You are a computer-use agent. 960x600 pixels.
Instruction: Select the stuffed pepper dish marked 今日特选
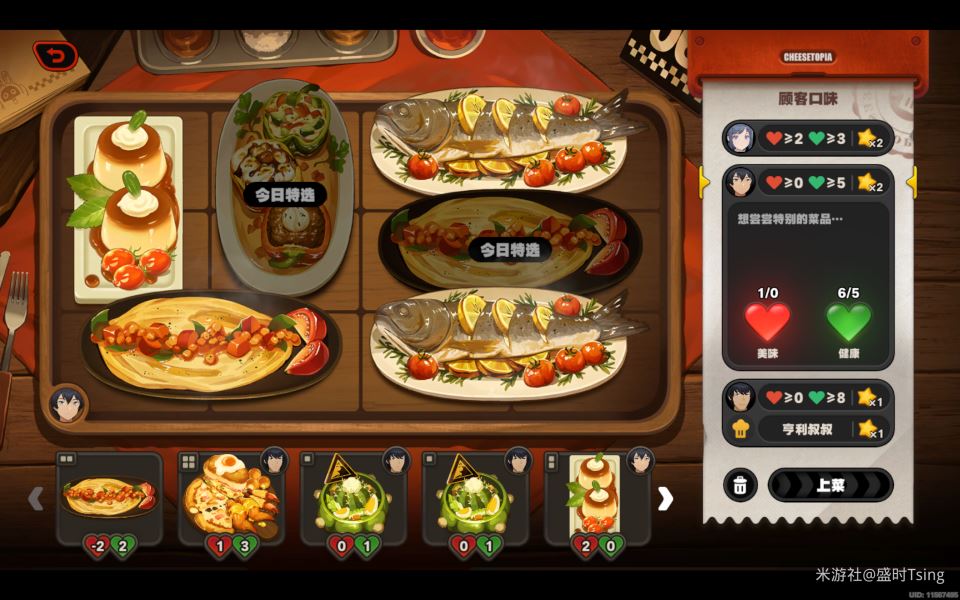pyautogui.click(x=285, y=185)
